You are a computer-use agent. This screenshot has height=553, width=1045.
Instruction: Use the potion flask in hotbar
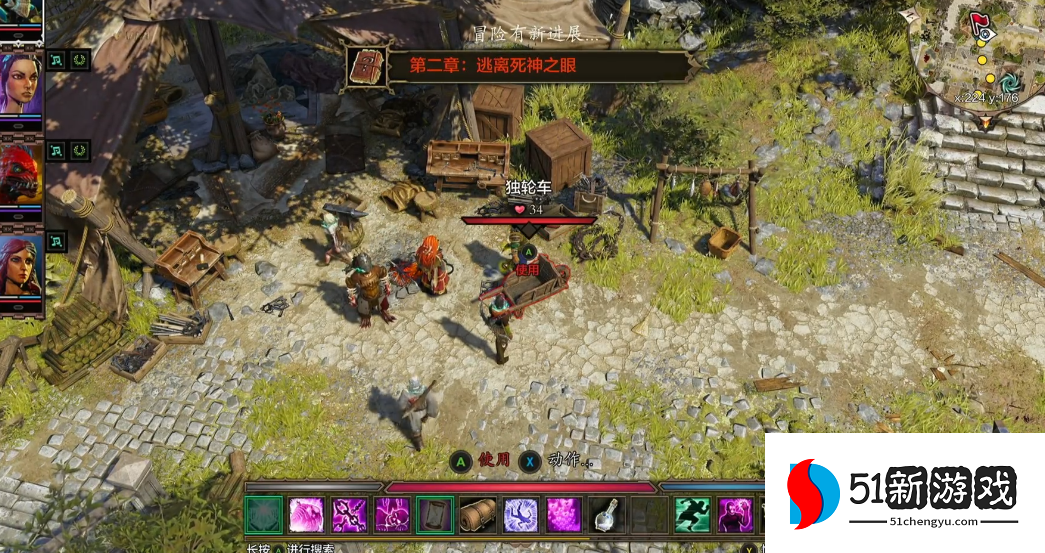(x=607, y=515)
